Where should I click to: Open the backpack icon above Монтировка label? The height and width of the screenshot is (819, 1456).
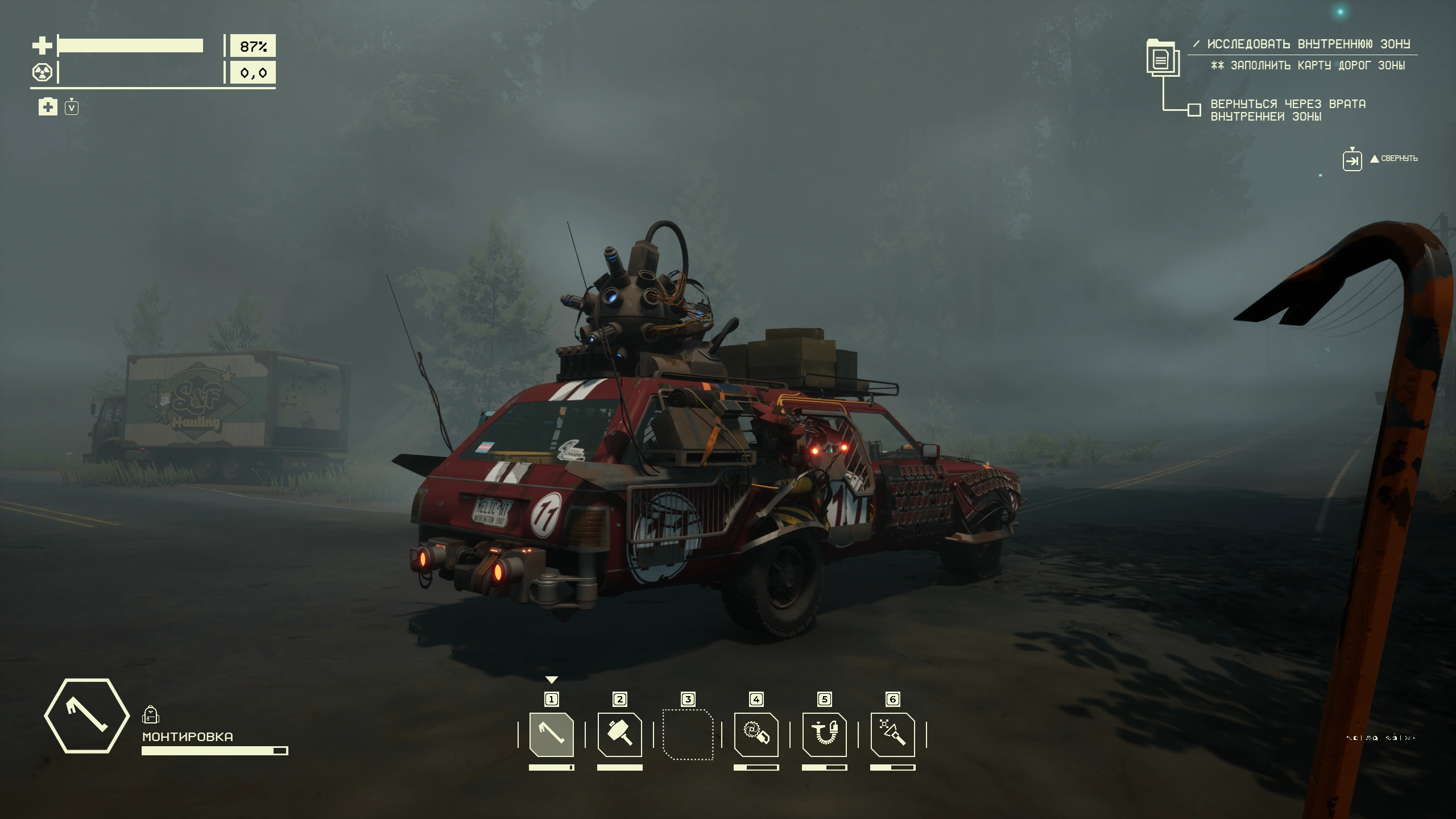(150, 714)
